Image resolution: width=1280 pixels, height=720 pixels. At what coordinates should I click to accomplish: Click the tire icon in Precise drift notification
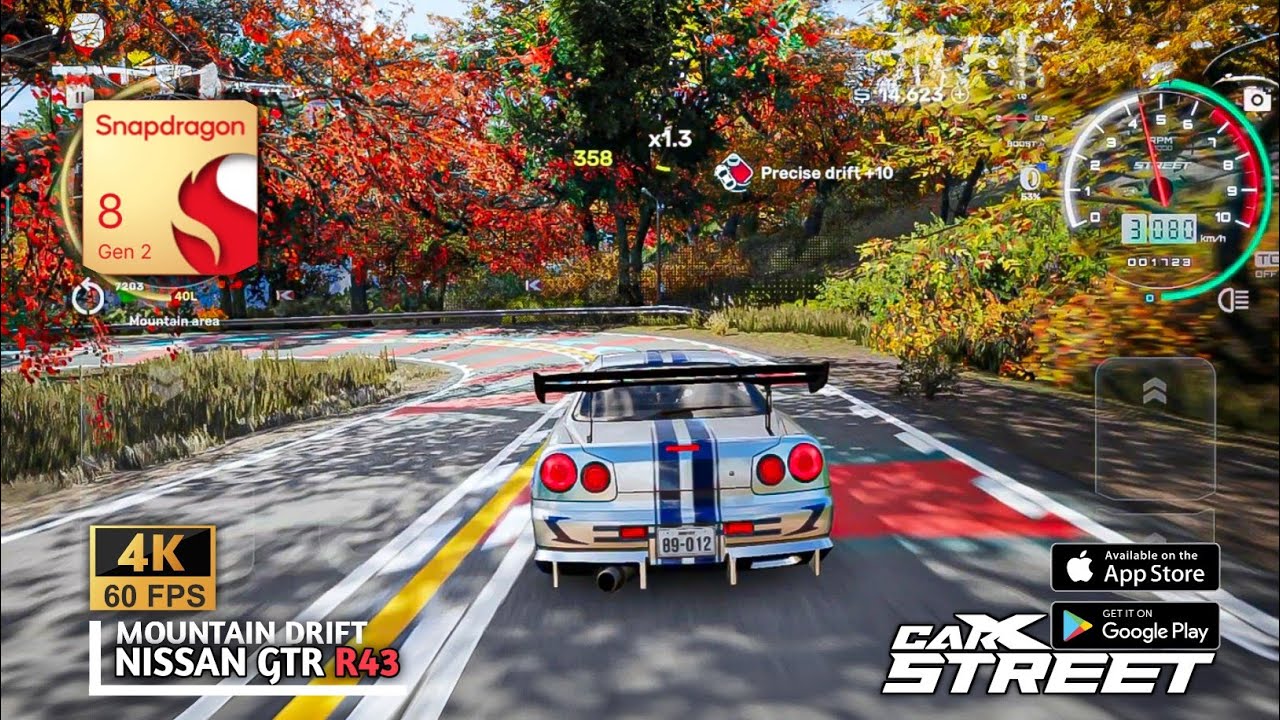point(736,170)
